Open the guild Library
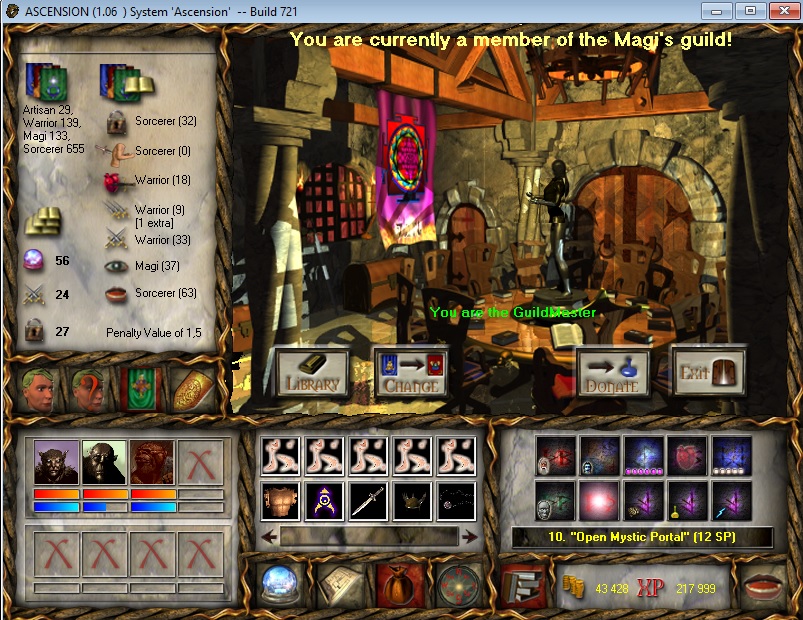Image resolution: width=803 pixels, height=620 pixels. 313,372
